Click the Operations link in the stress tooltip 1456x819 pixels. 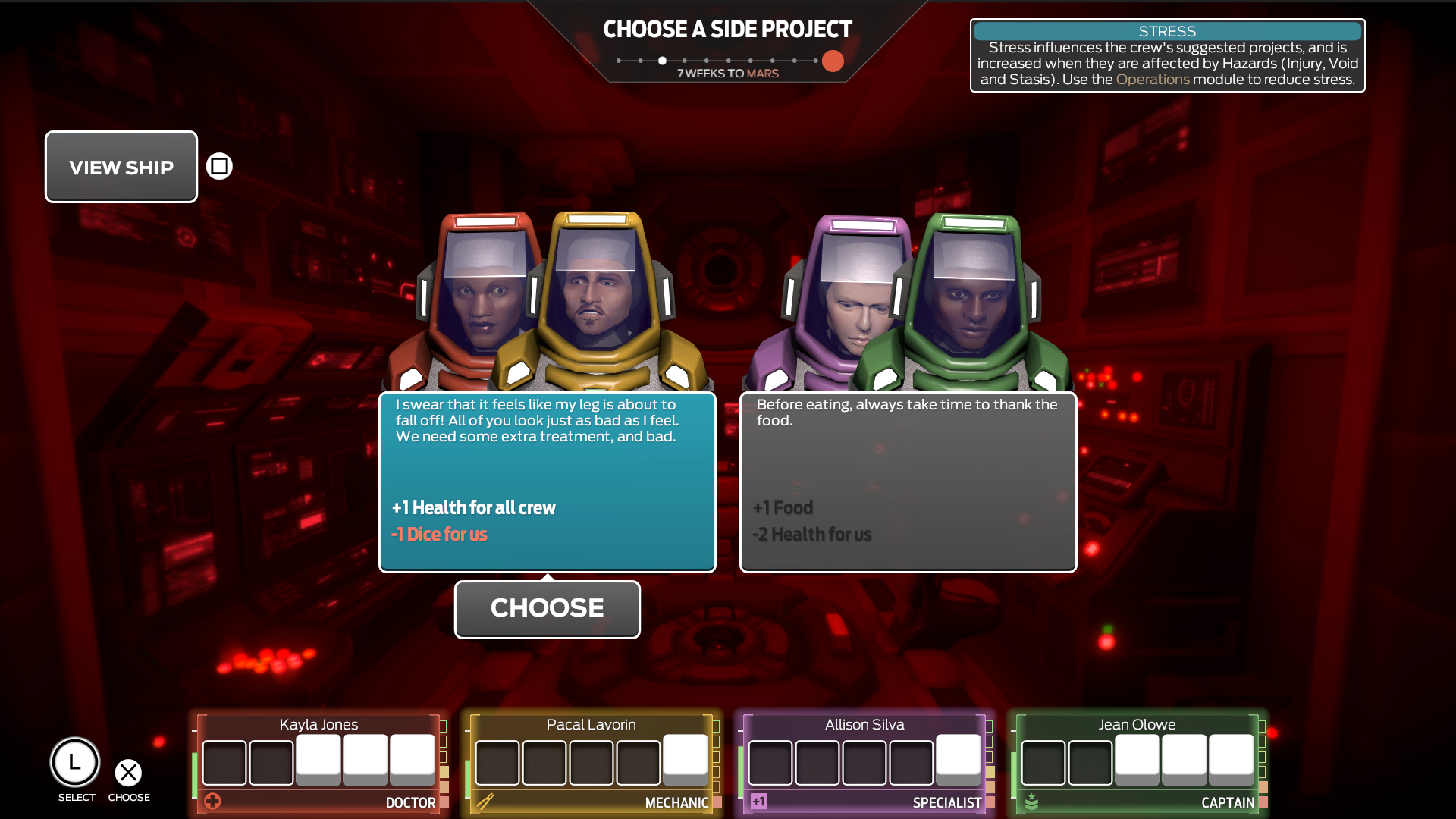[1153, 78]
